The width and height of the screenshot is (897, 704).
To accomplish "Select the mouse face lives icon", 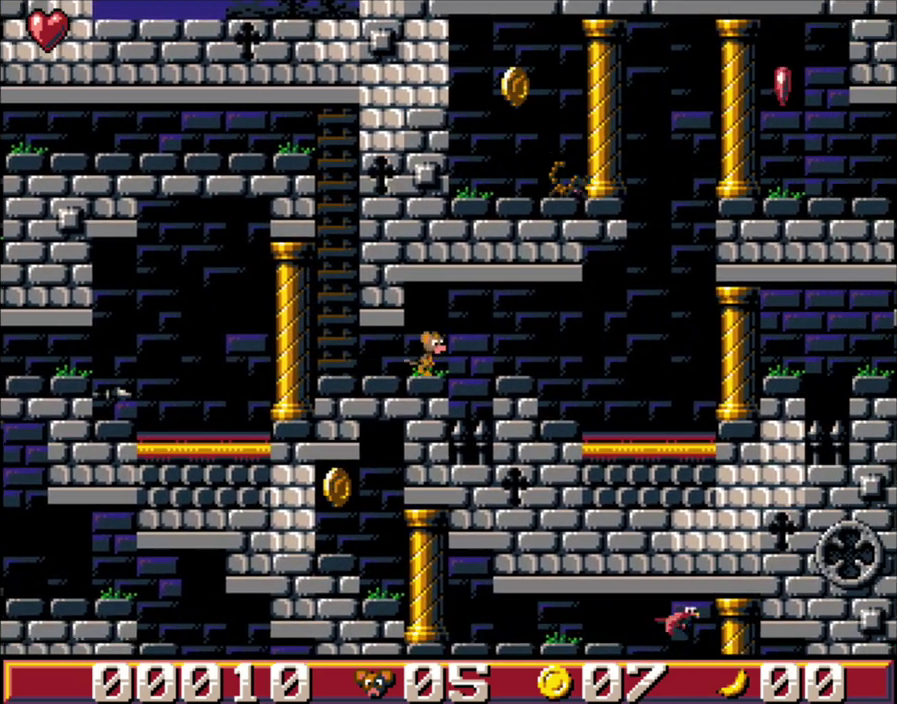I will (375, 682).
